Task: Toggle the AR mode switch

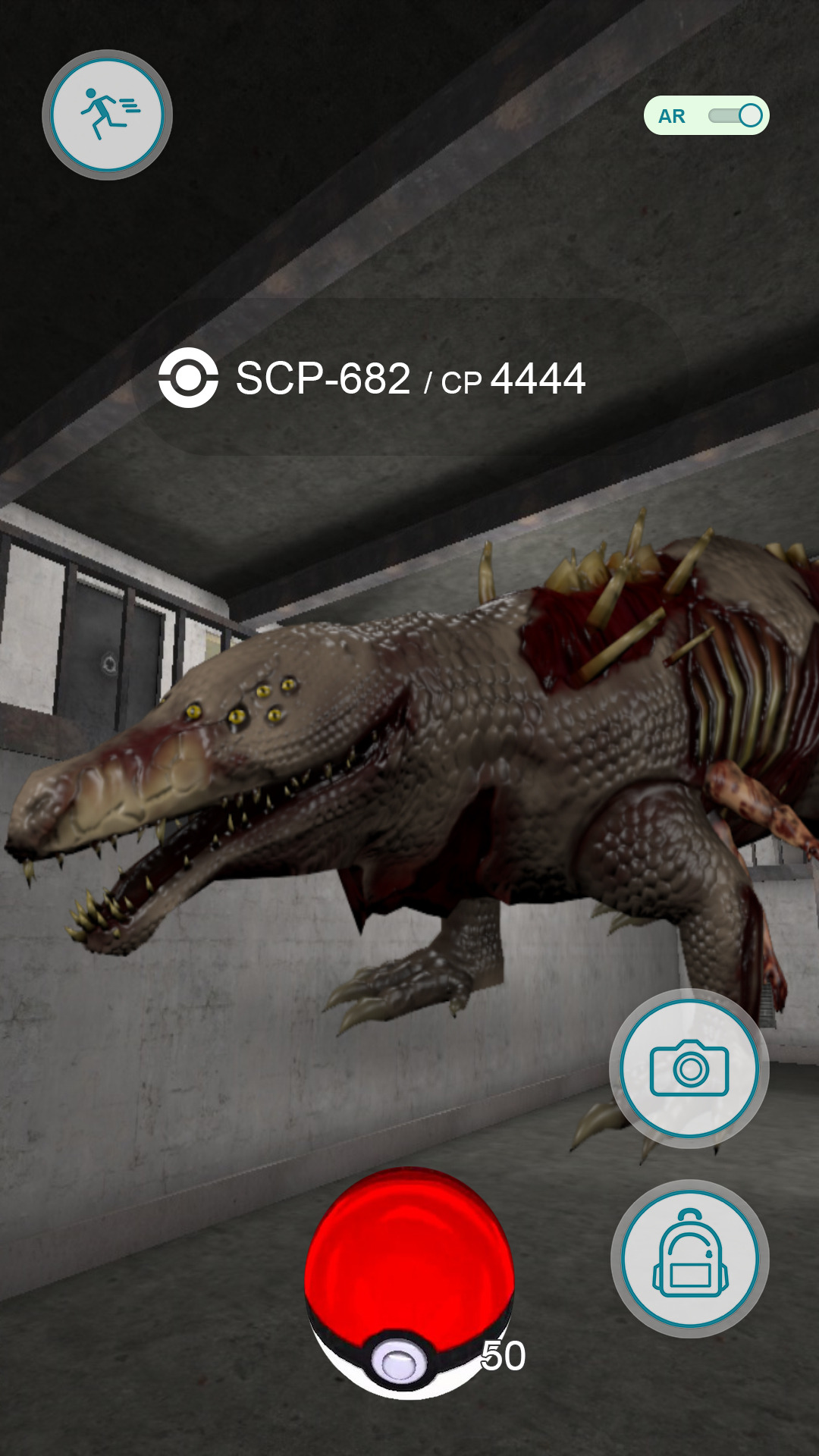Action: click(x=734, y=116)
